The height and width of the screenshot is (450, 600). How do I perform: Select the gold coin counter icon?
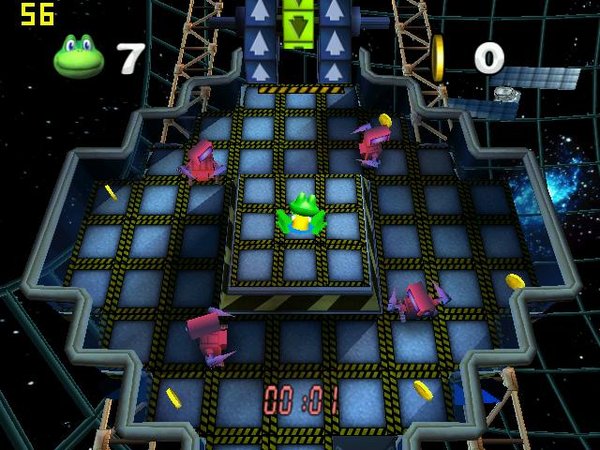[438, 58]
